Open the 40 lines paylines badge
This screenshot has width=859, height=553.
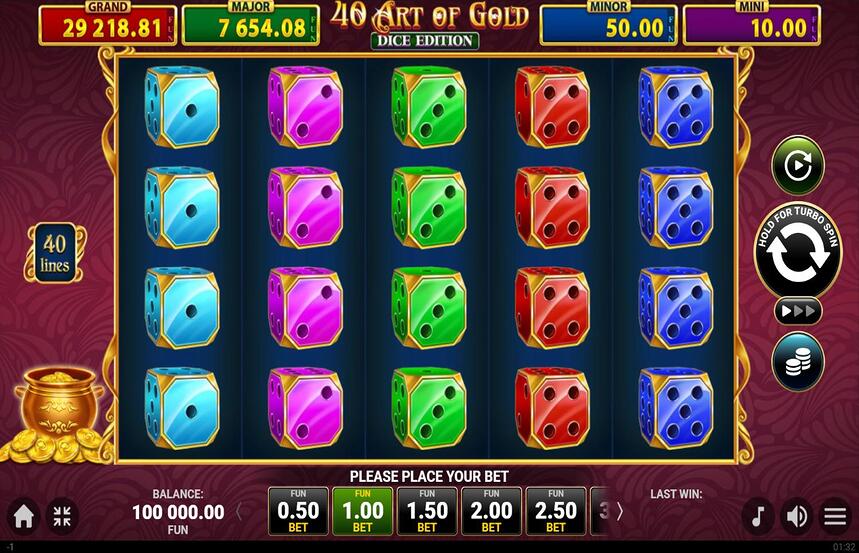(55, 252)
